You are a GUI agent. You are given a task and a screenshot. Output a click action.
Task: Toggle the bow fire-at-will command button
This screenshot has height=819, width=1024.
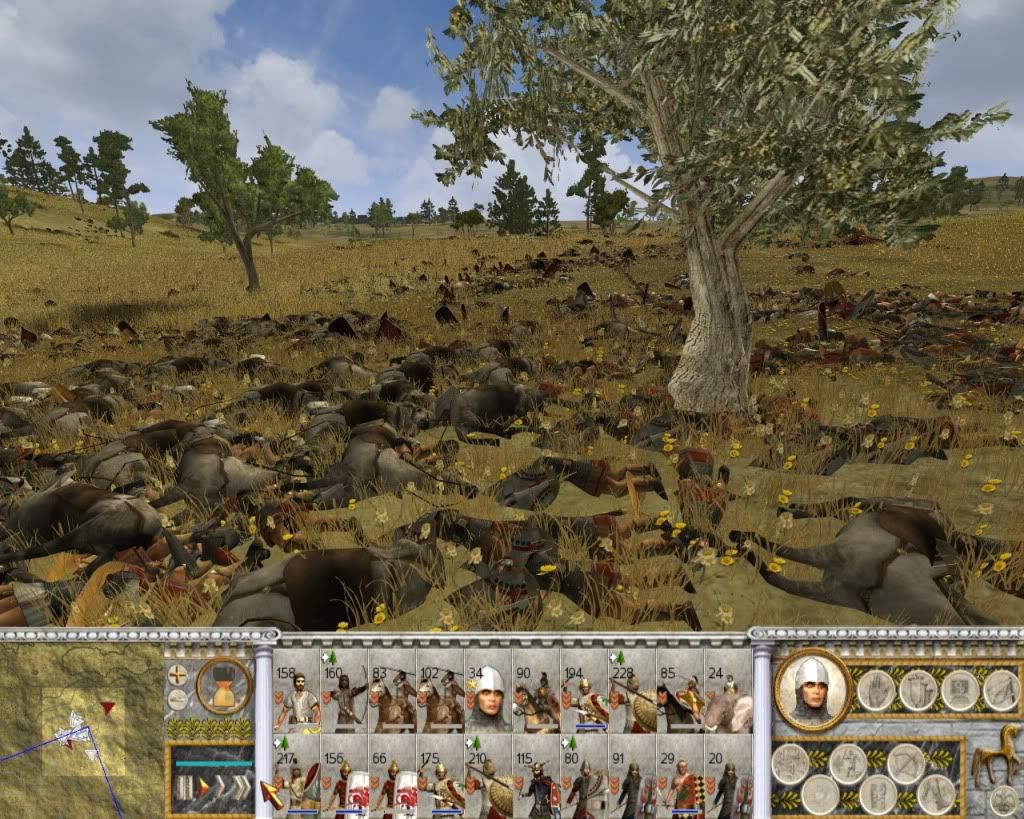[904, 764]
